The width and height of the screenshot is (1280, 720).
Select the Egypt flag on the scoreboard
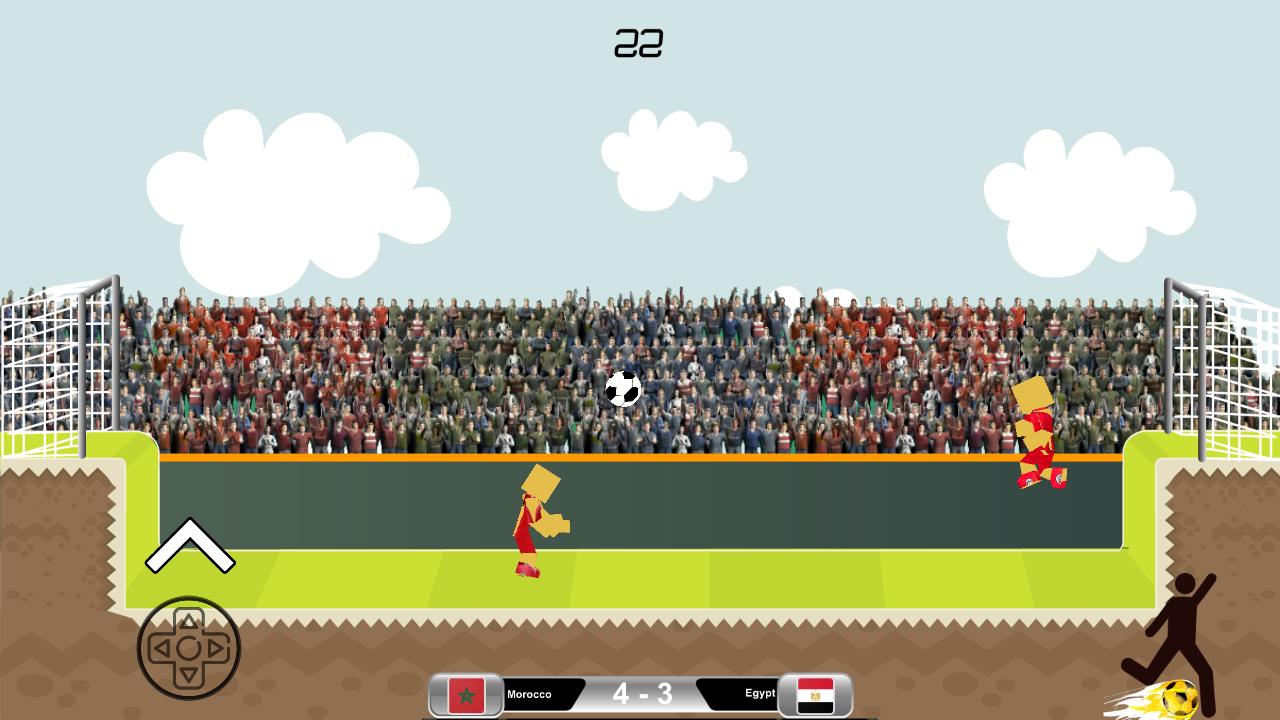coord(813,693)
